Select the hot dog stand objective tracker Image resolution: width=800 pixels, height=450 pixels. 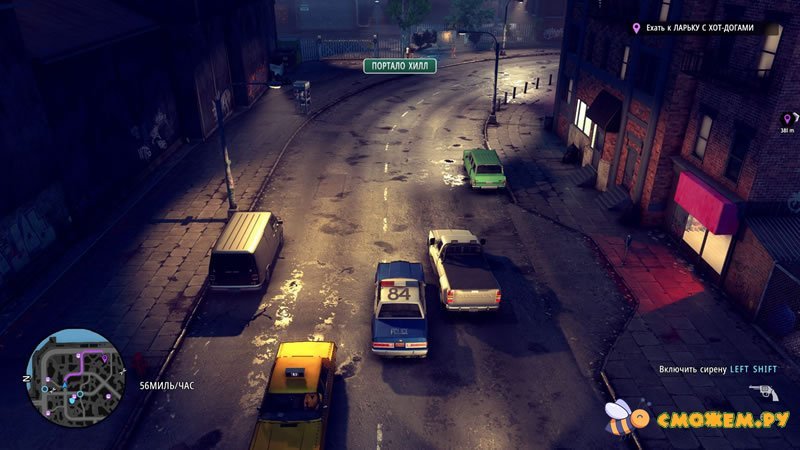coord(705,29)
